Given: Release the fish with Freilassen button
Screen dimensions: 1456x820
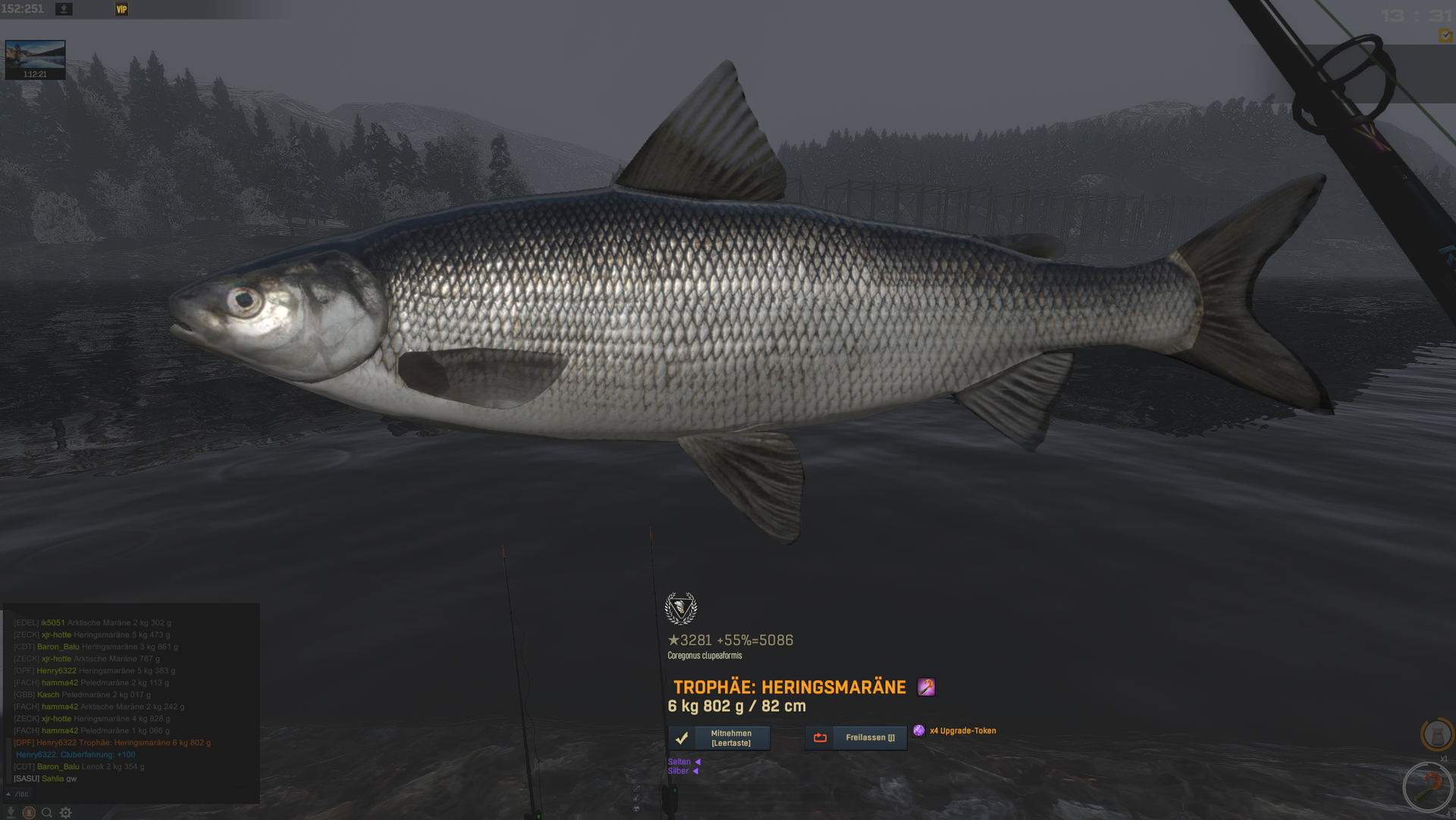Looking at the screenshot, I should click(855, 738).
